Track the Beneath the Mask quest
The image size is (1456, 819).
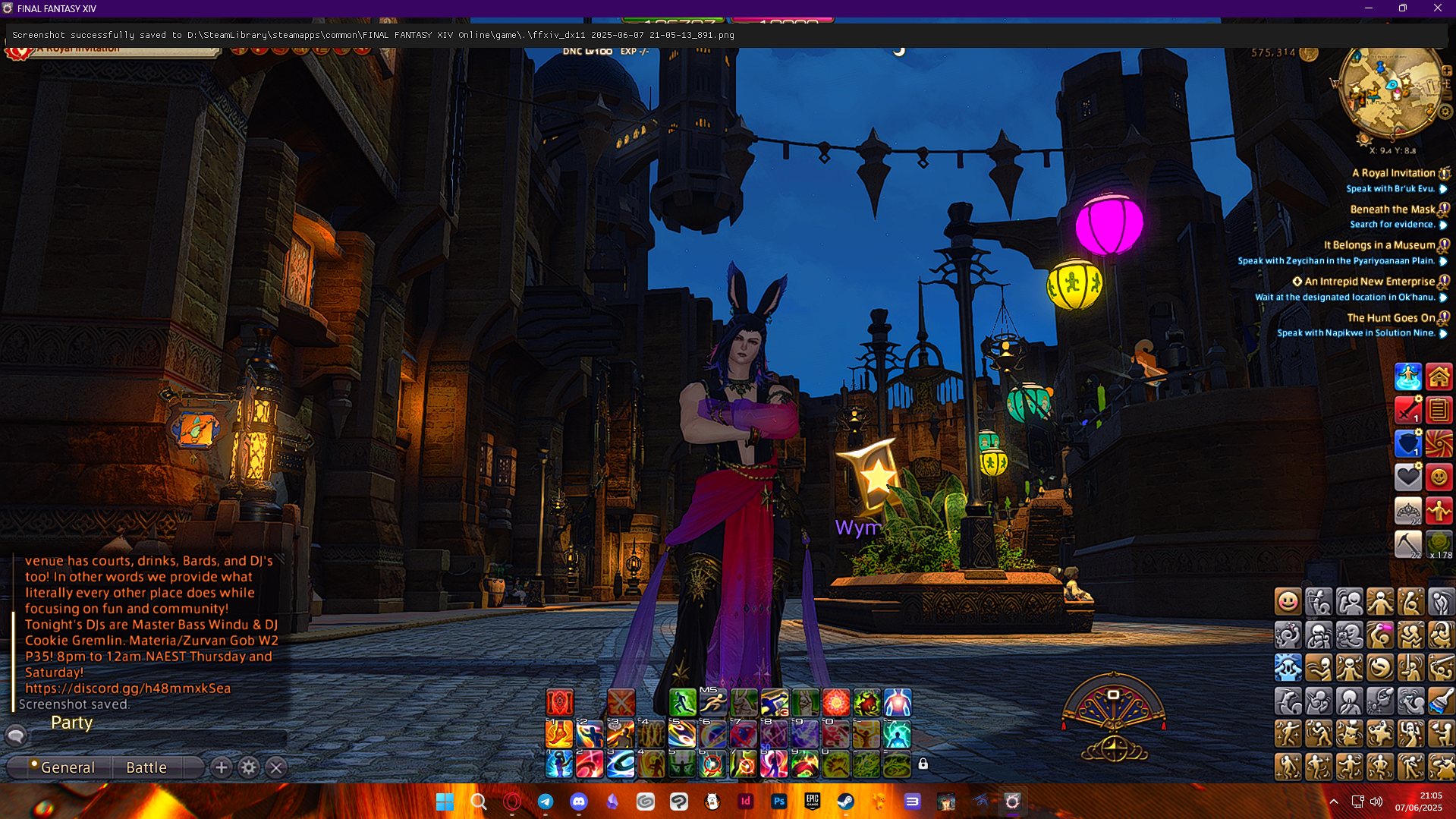click(x=1392, y=209)
